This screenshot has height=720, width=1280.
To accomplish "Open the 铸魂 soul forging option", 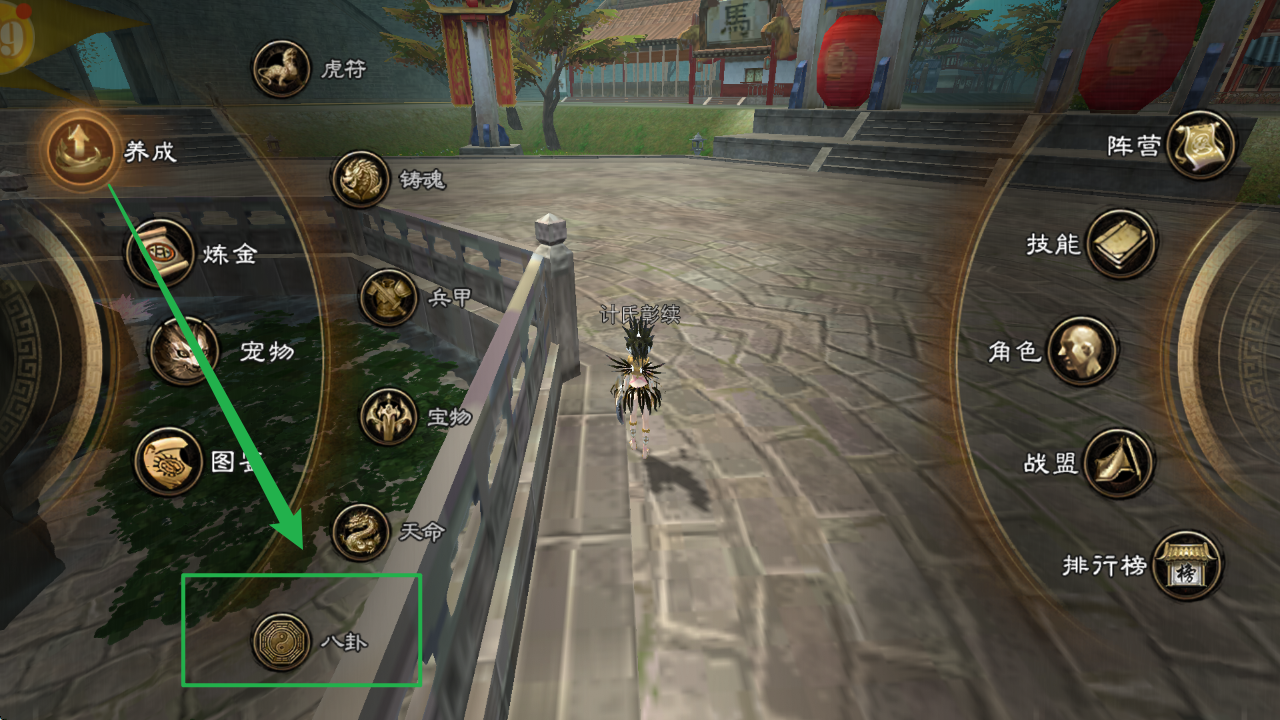I will [360, 179].
